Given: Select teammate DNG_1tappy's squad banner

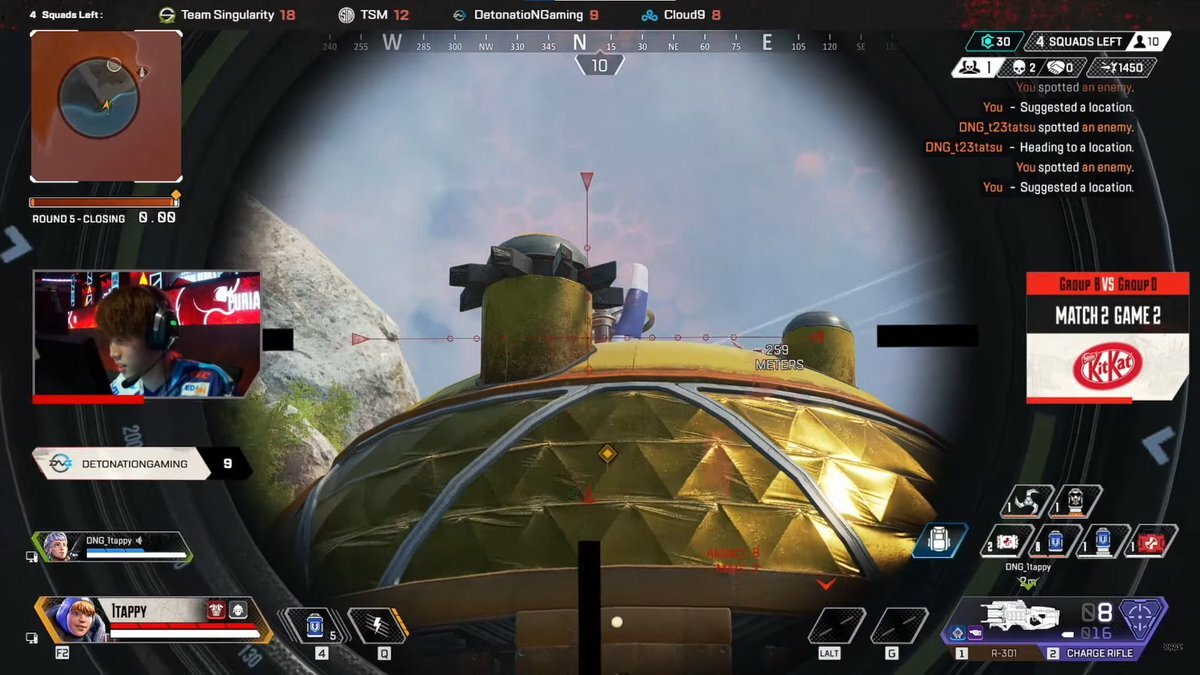Looking at the screenshot, I should [110, 546].
